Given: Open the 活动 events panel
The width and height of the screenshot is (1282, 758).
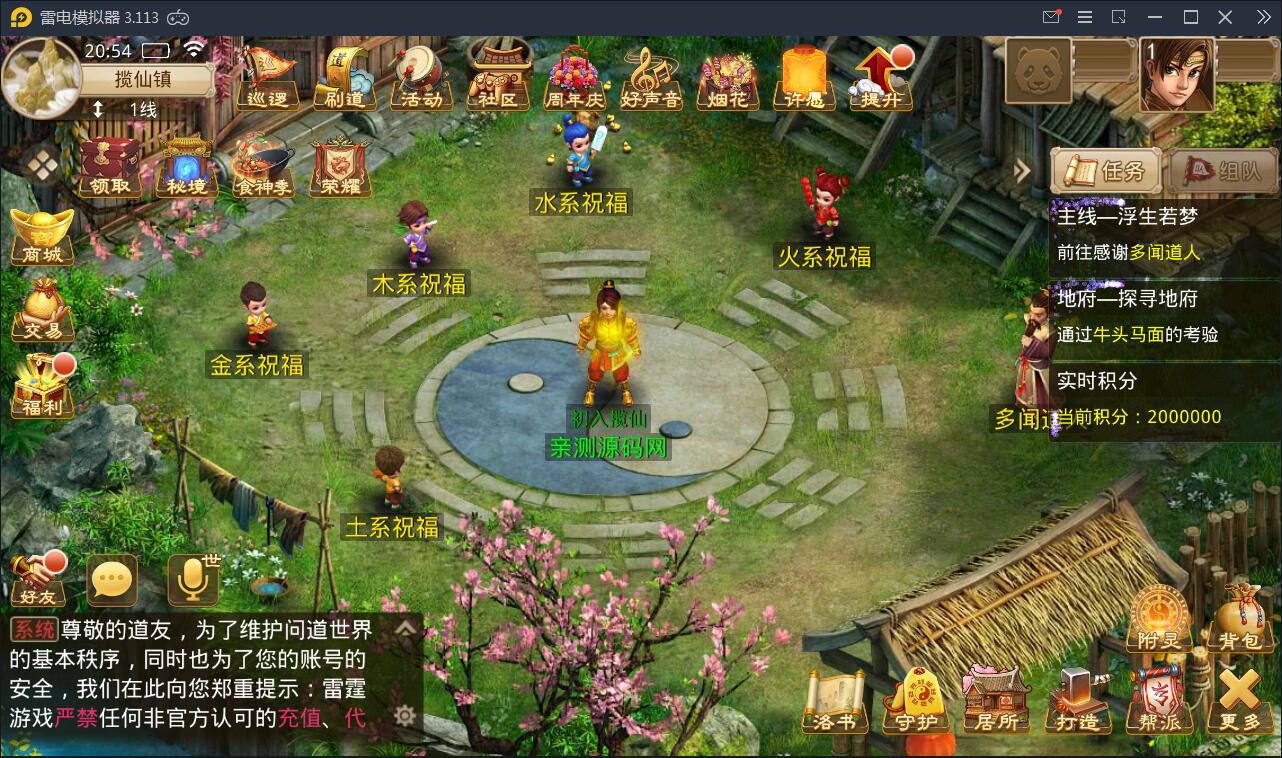Looking at the screenshot, I should (x=421, y=80).
